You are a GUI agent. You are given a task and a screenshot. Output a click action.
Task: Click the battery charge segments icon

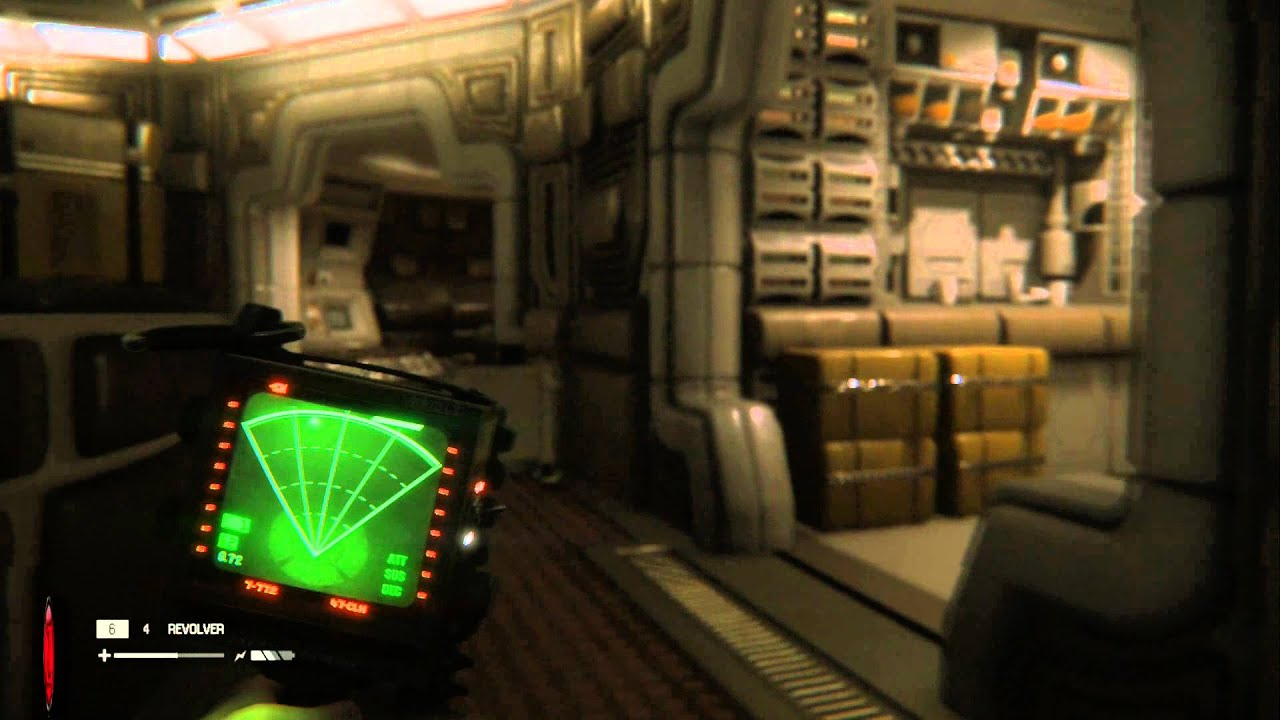point(271,655)
